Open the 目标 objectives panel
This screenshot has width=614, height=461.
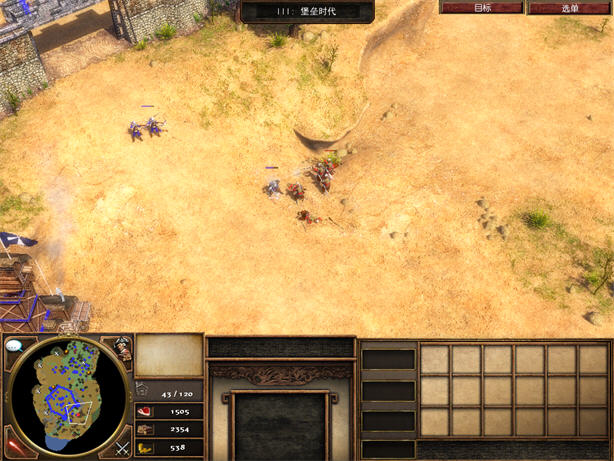pos(482,7)
